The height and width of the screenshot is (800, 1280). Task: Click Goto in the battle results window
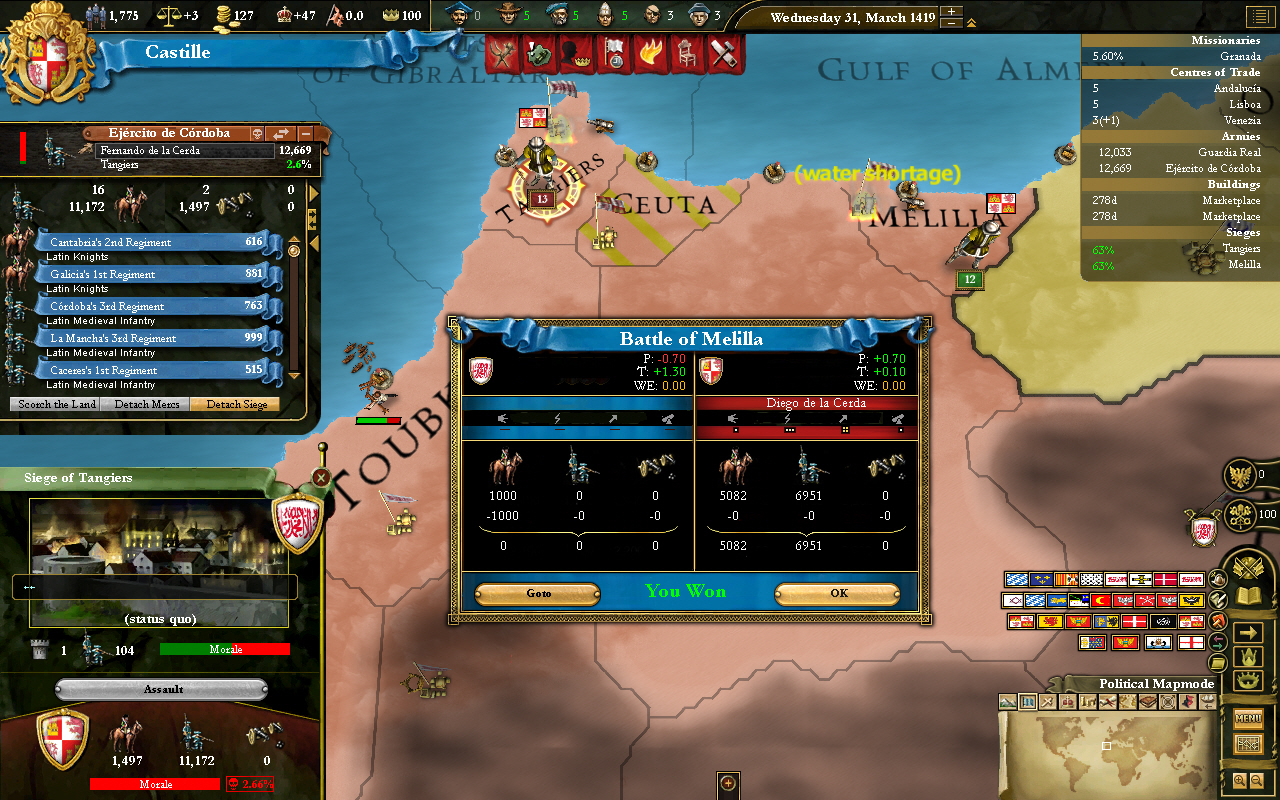point(538,593)
